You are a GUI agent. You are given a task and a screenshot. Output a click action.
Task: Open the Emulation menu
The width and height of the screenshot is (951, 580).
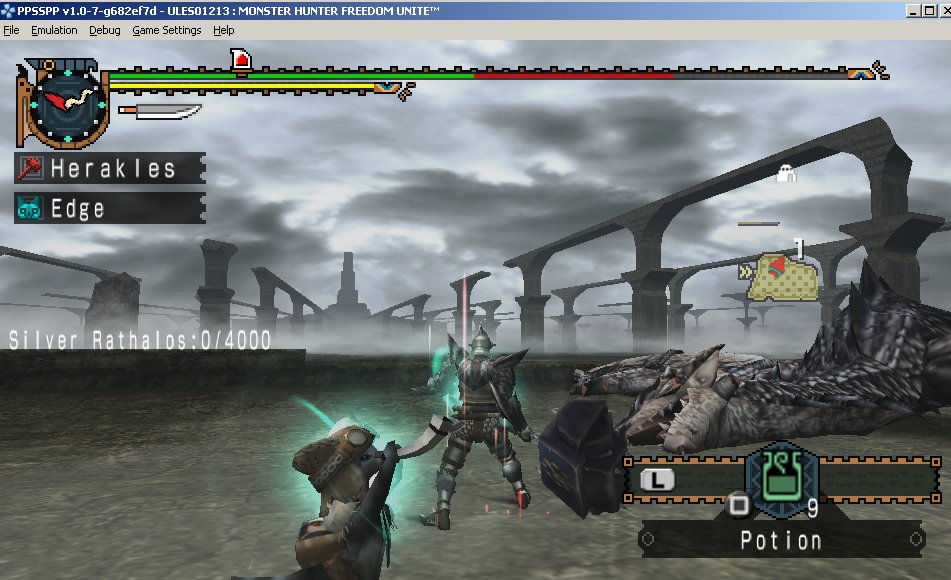tap(54, 30)
